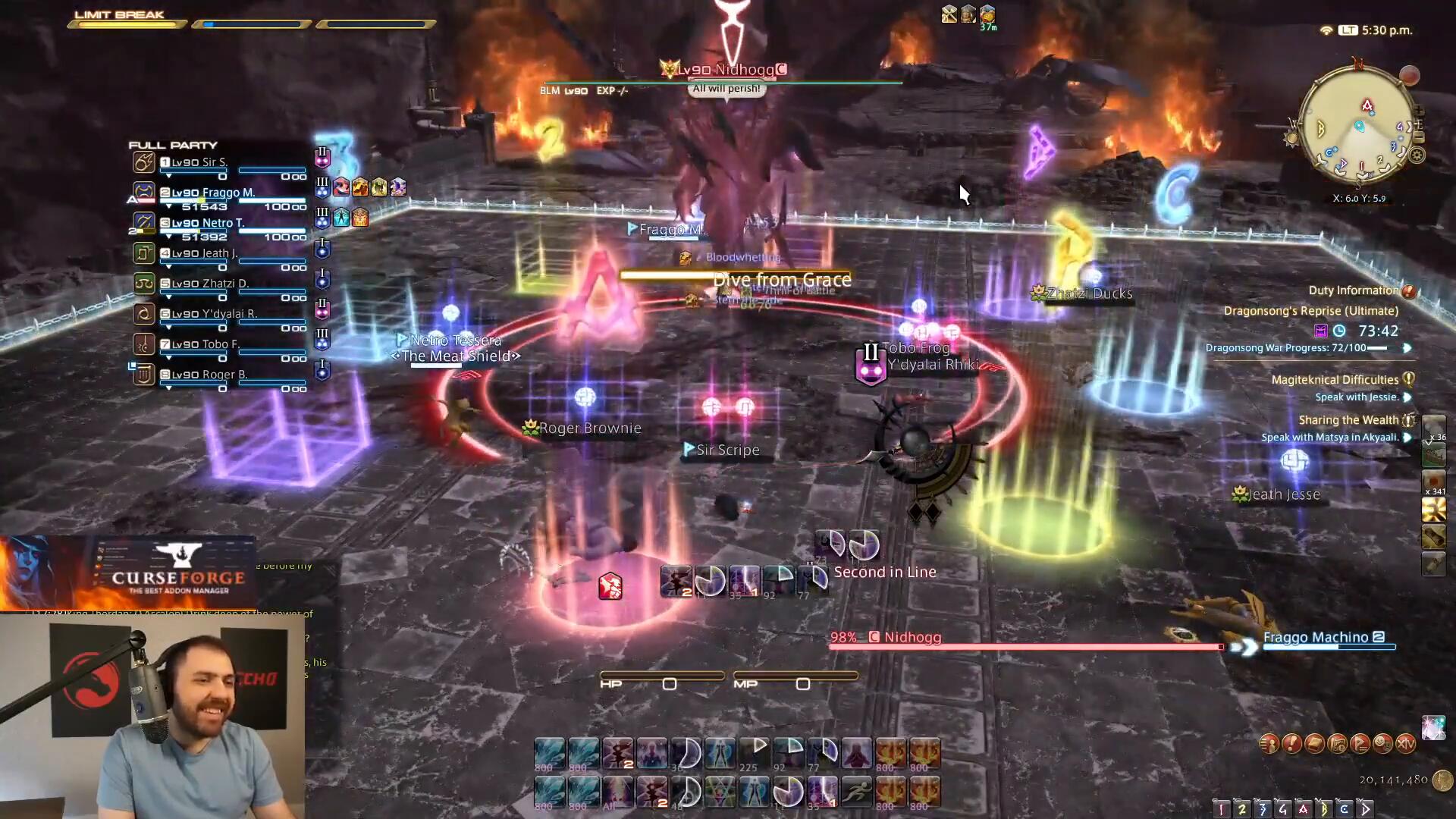Select Roger B. in the party list
This screenshot has width=1456, height=819.
pyautogui.click(x=220, y=375)
